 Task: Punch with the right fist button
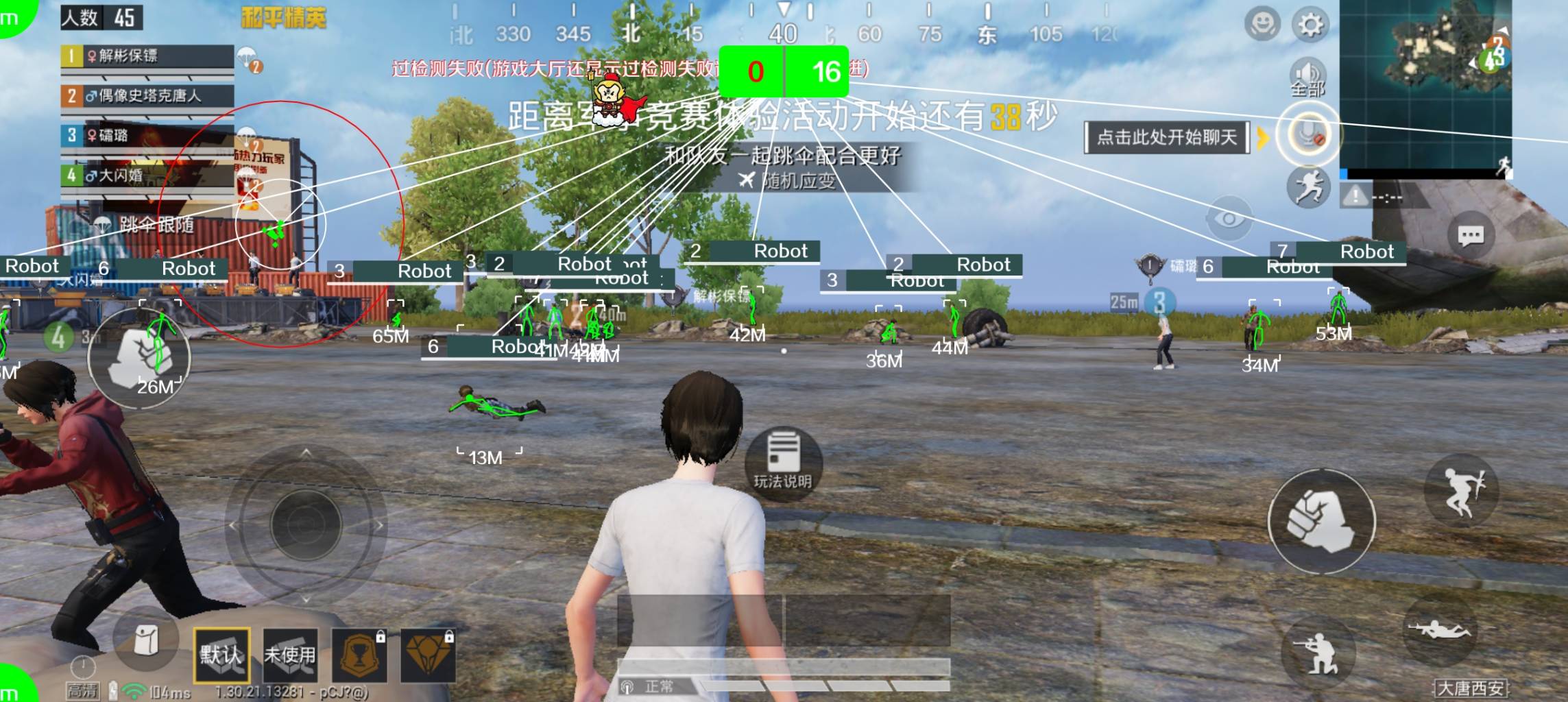[x=1321, y=521]
